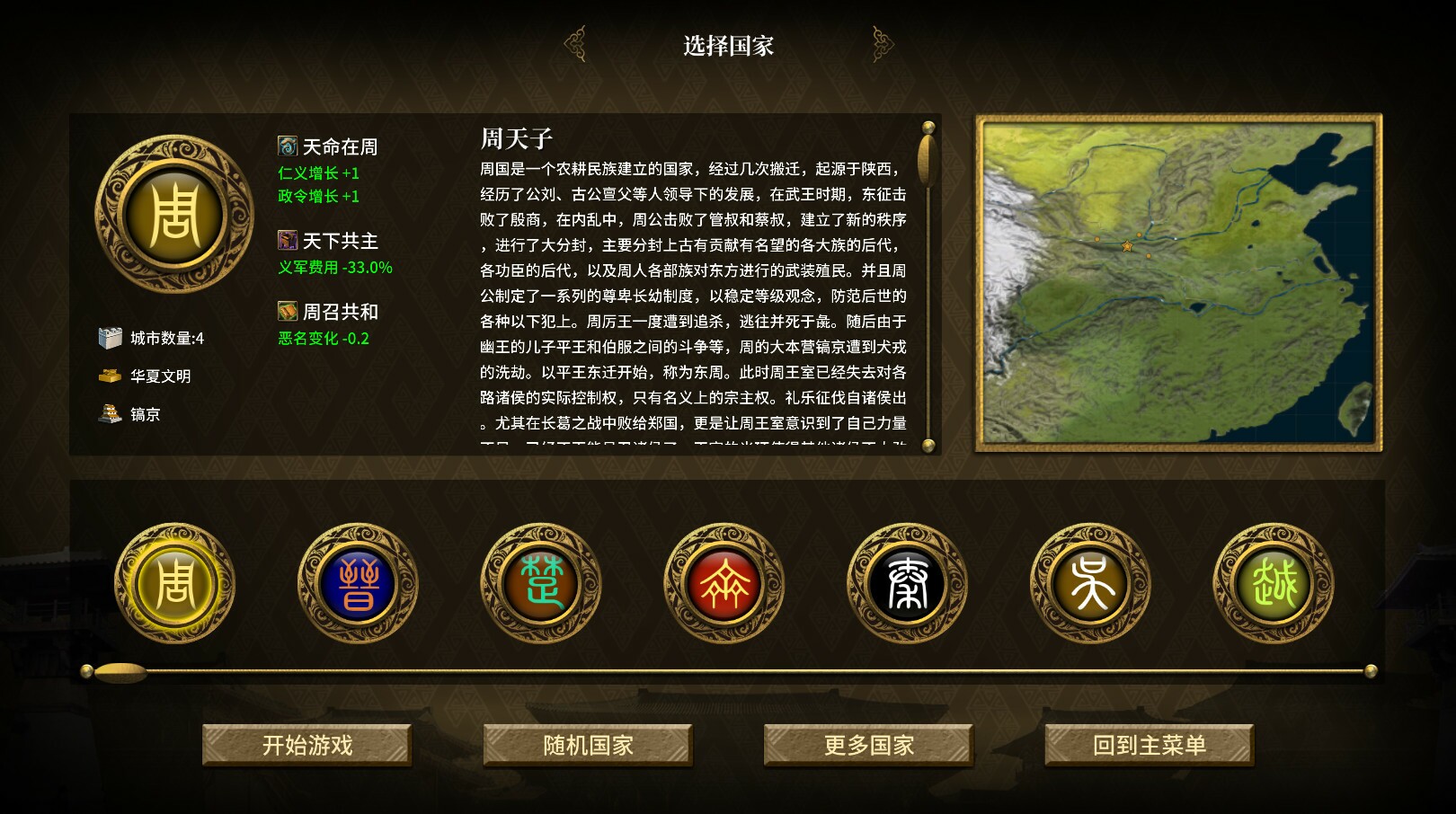Click the 天下共主 trait icon
This screenshot has height=814, width=1456.
287,241
